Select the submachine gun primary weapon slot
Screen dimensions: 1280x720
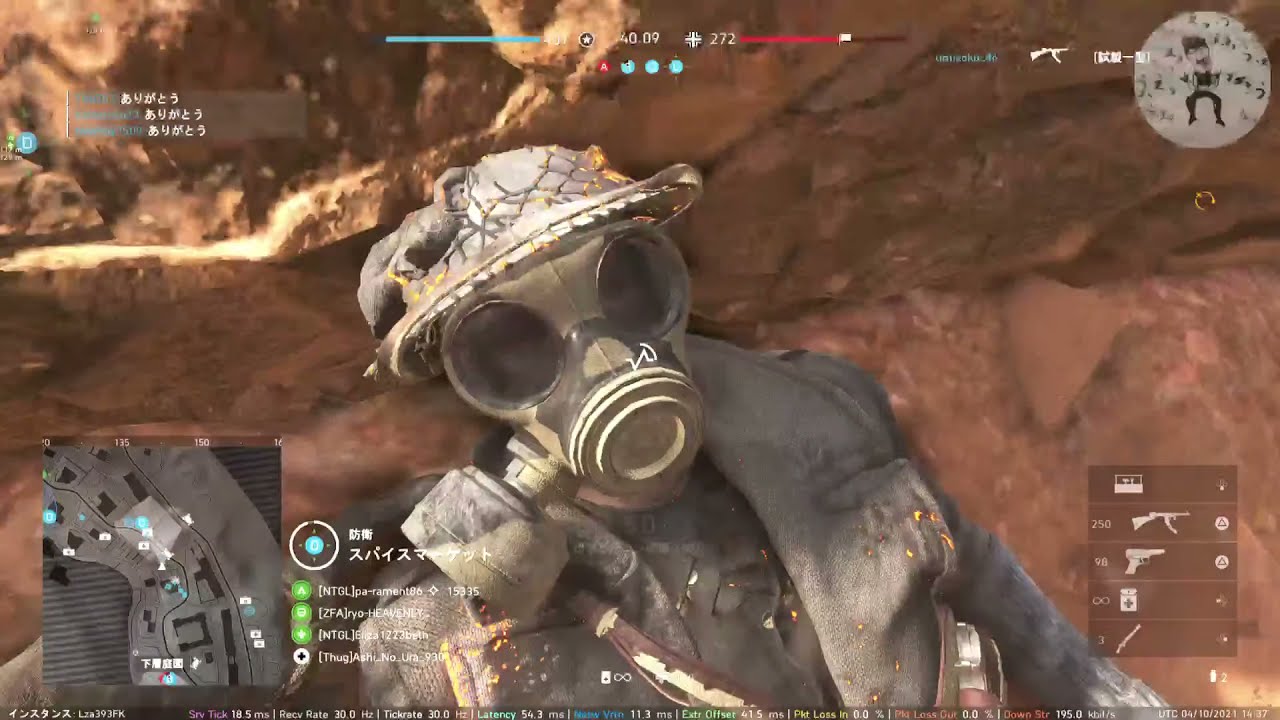coord(1160,523)
